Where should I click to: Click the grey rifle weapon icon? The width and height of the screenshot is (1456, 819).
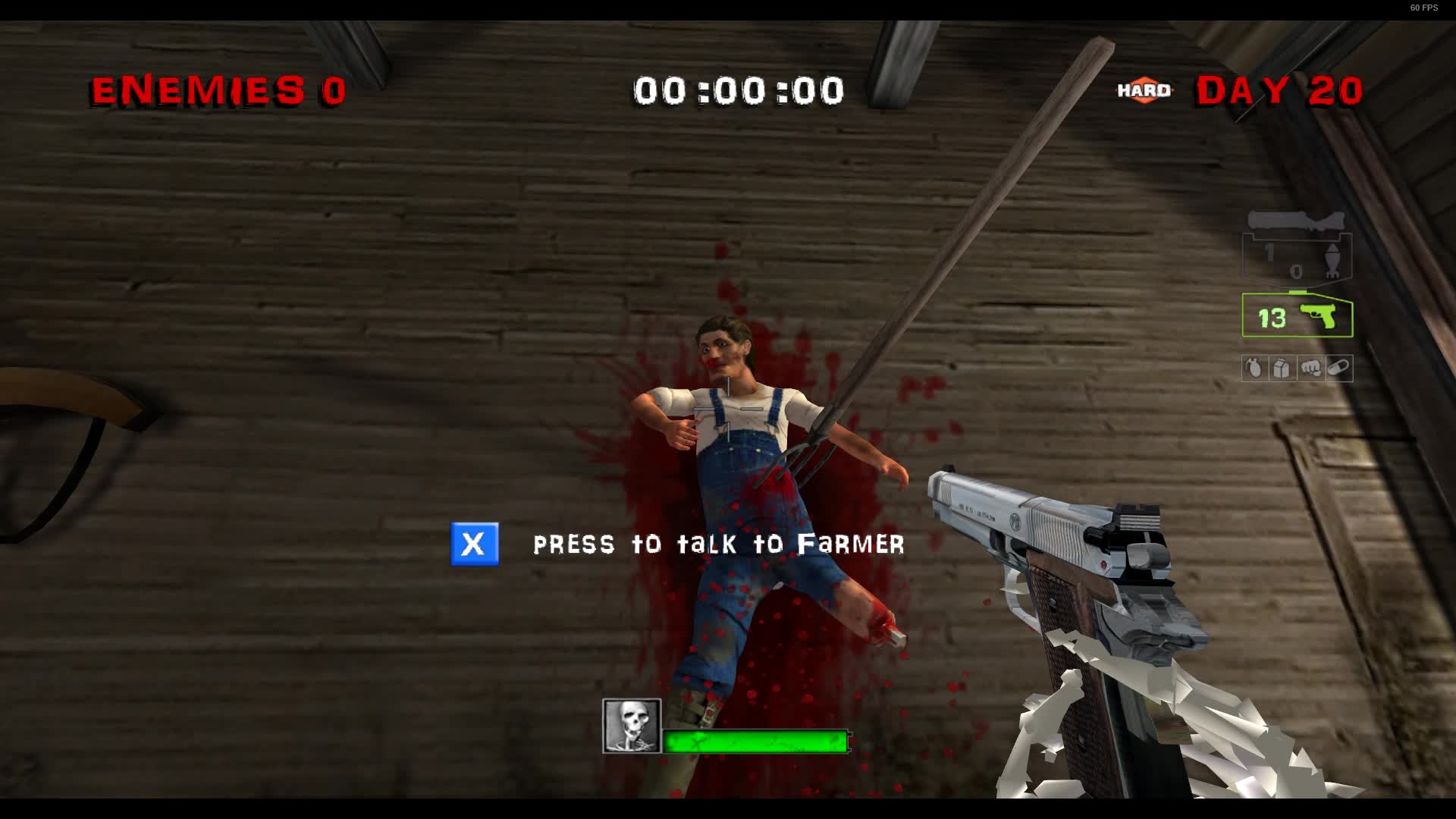[x=1297, y=220]
